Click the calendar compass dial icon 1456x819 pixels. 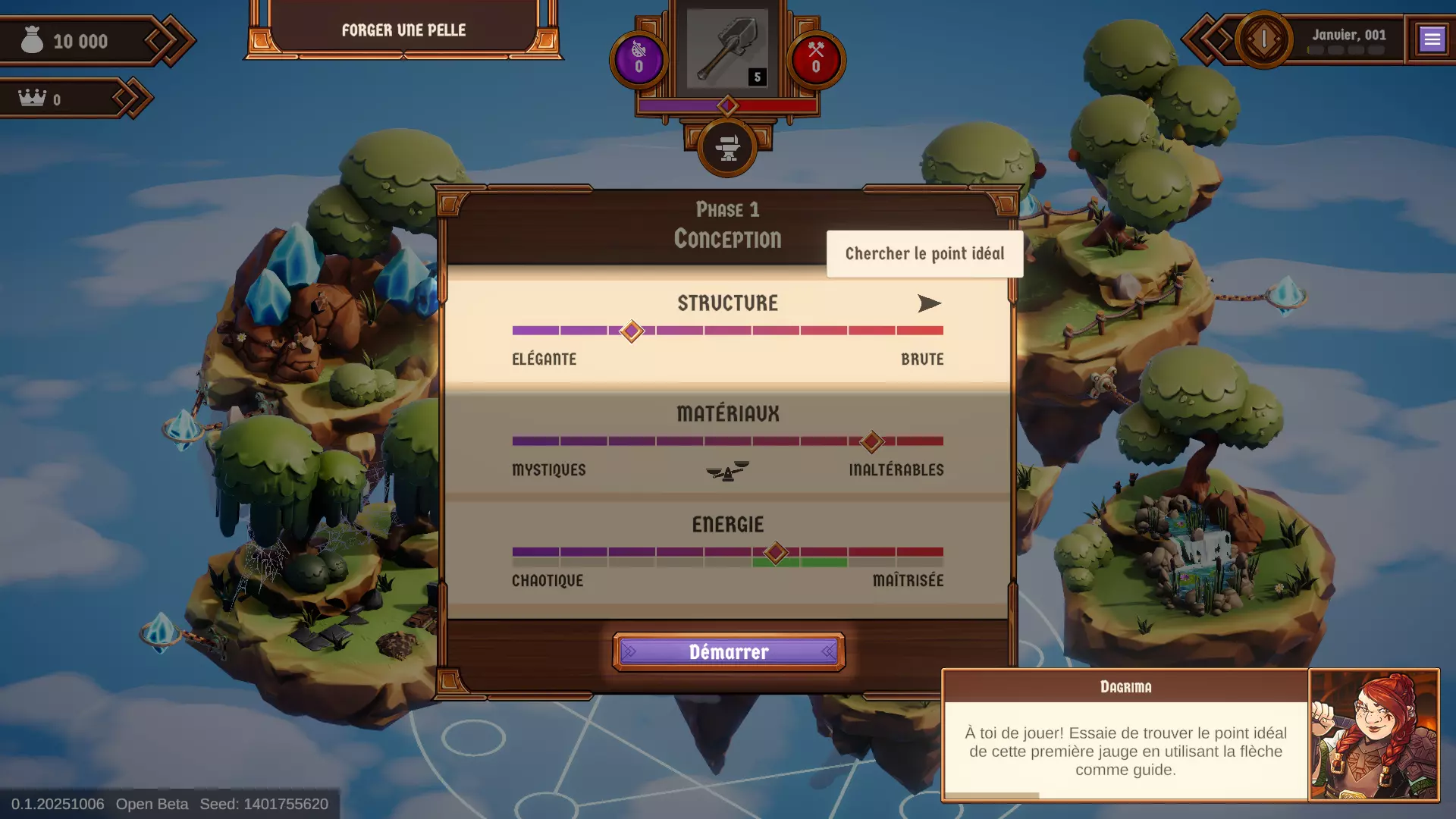(1263, 39)
